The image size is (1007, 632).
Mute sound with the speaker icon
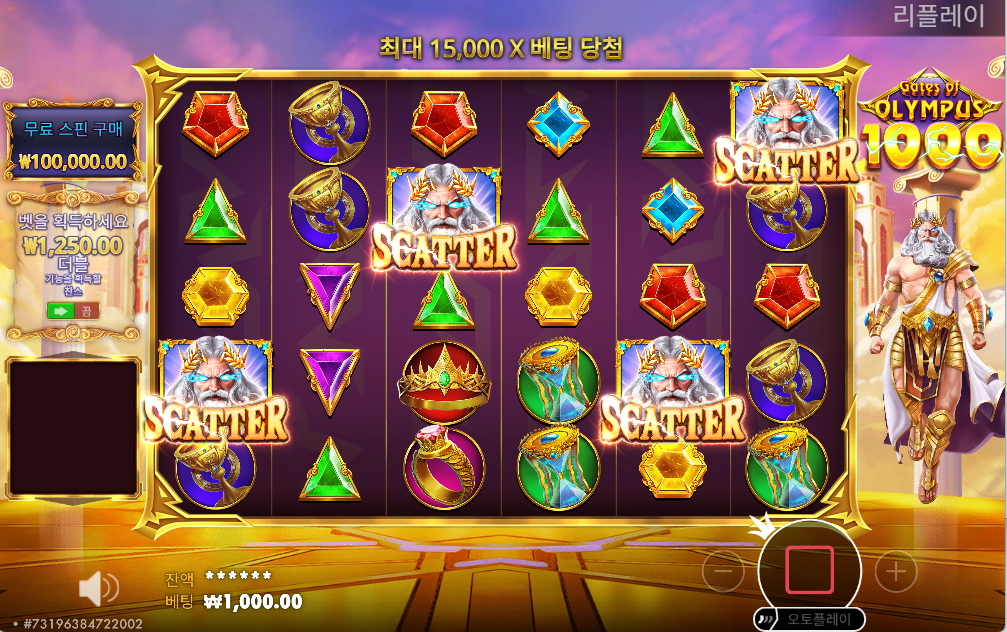[x=98, y=589]
